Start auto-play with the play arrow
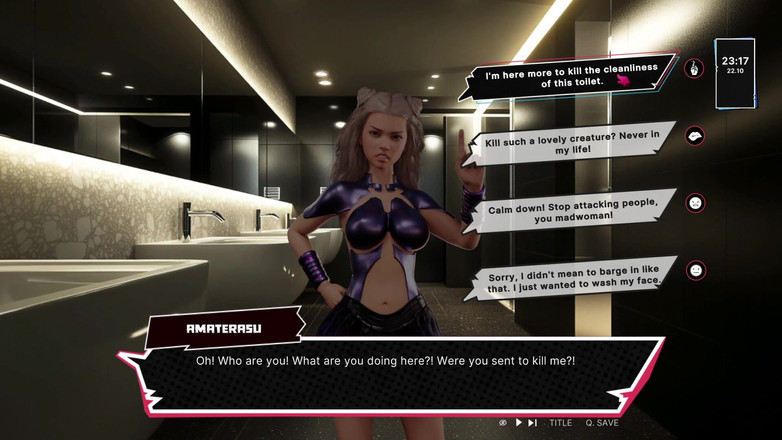Image resolution: width=782 pixels, height=440 pixels. [518, 423]
